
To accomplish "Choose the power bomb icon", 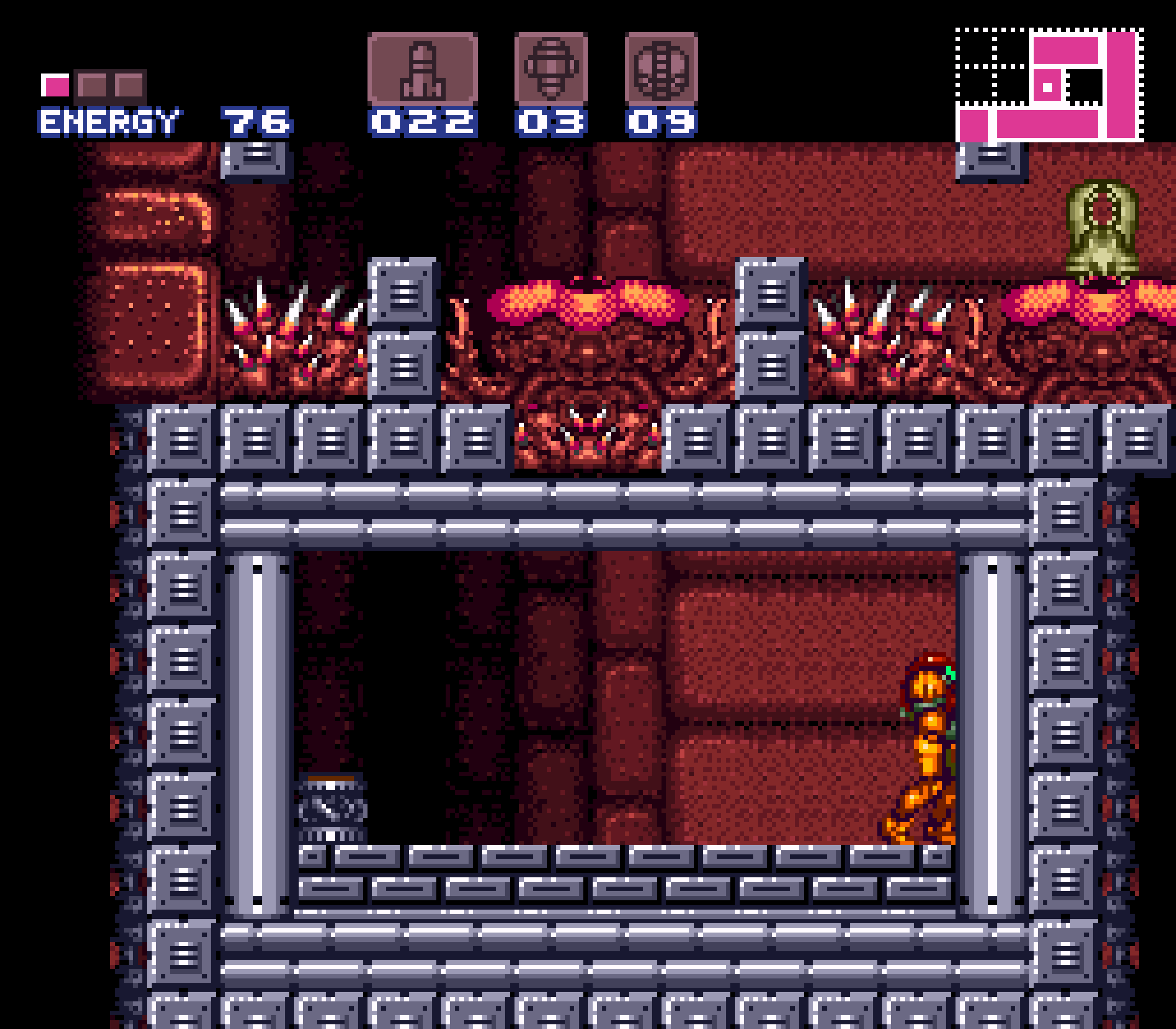I will [x=661, y=69].
